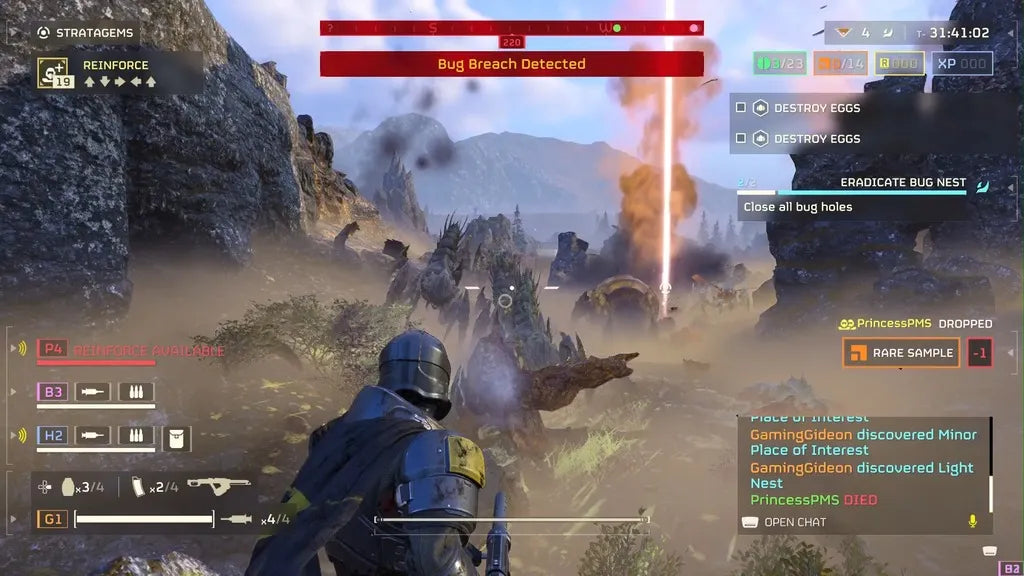Select the primary rifle weapon icon

tap(218, 485)
